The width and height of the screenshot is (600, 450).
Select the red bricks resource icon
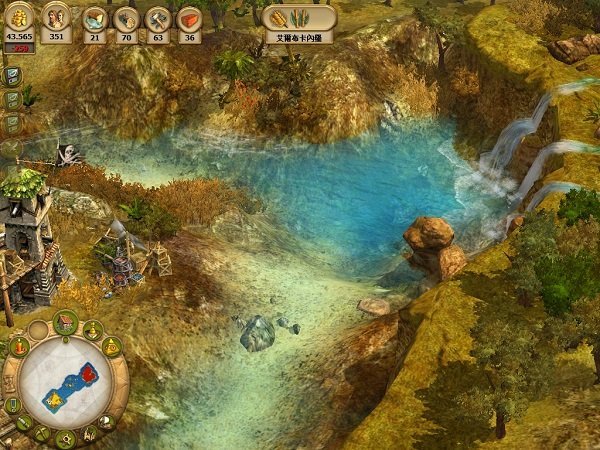189,18
